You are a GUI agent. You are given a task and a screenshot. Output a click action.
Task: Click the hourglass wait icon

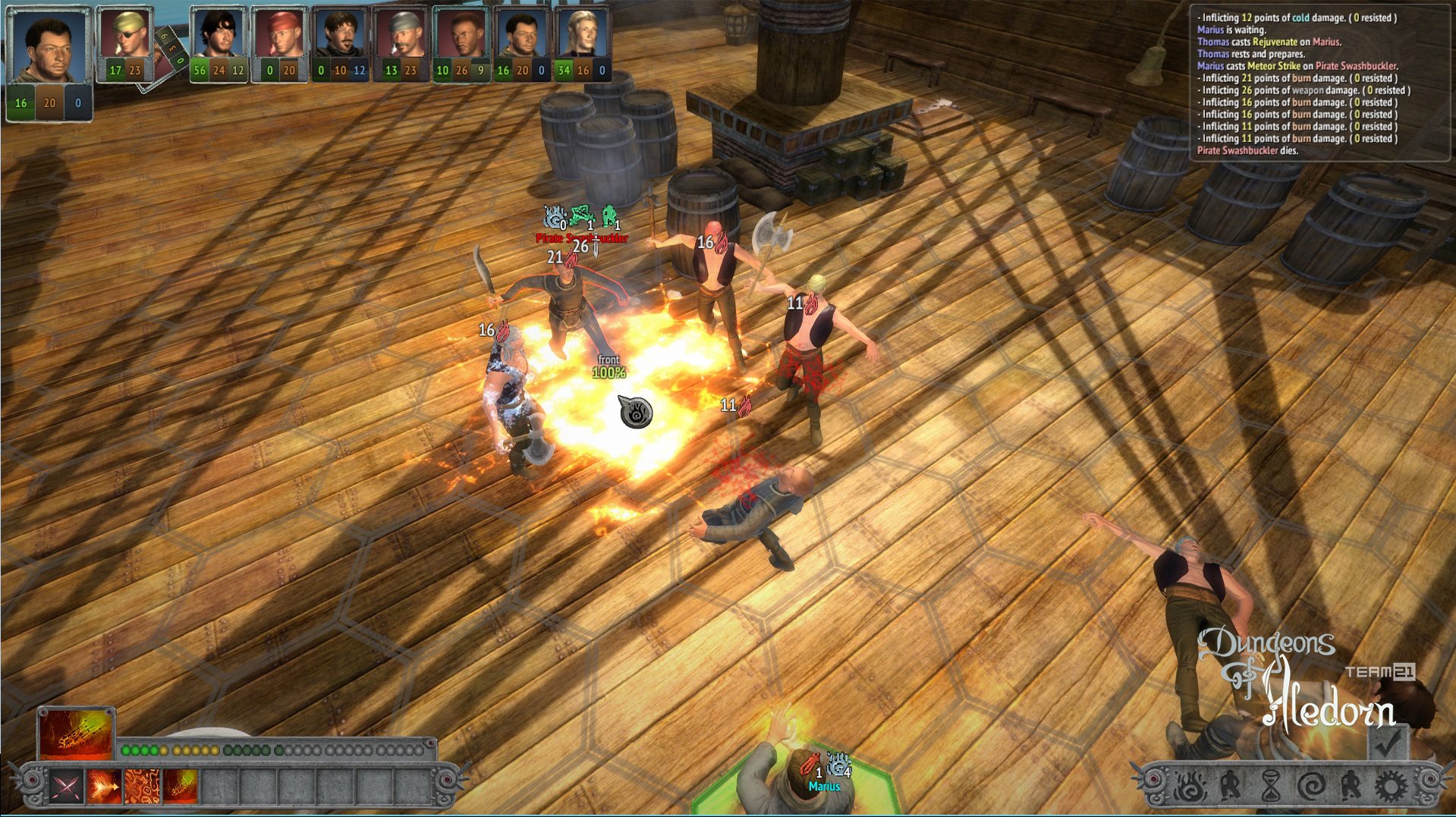point(1272,786)
